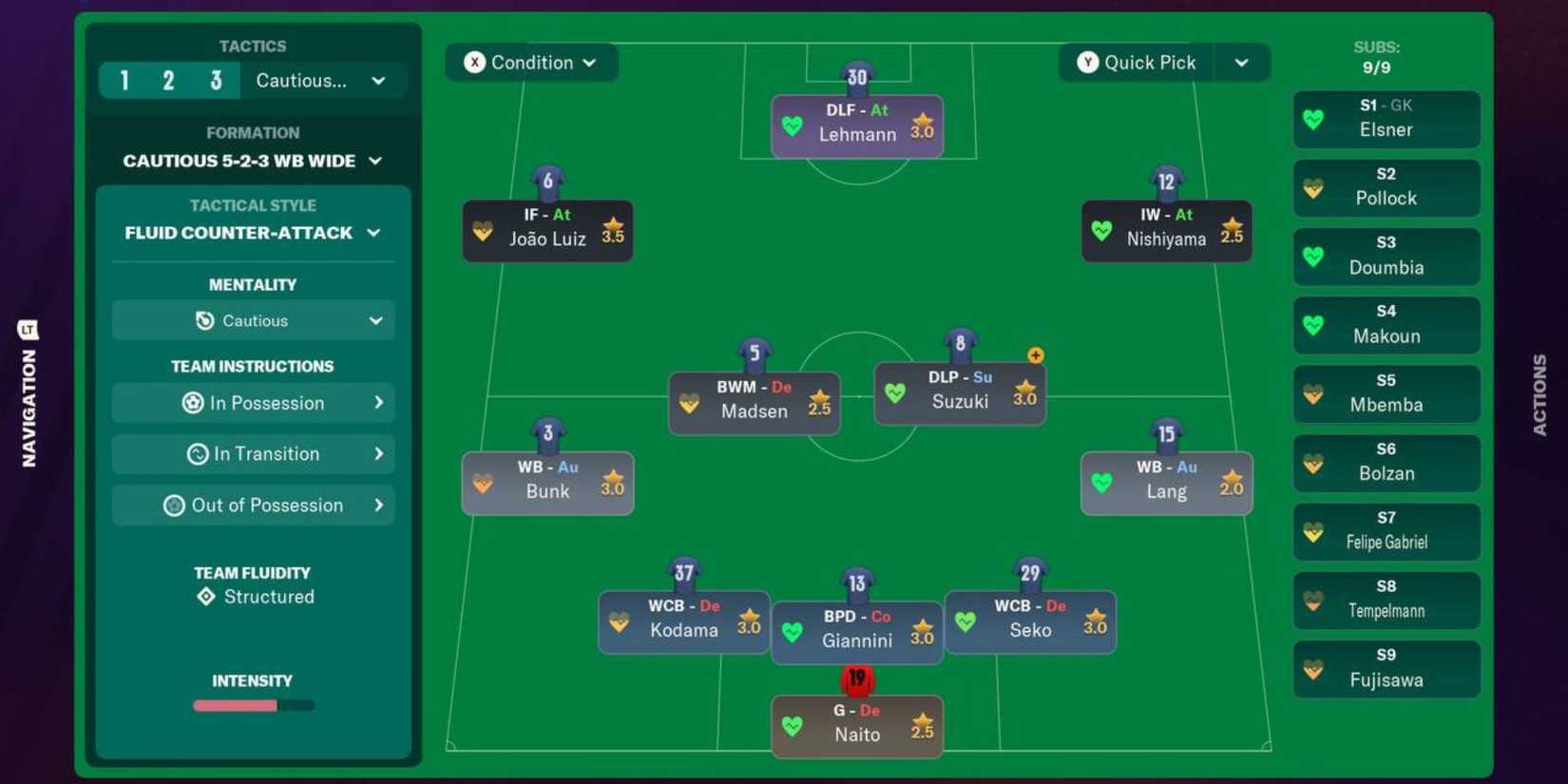Select substitute goalkeeper Elsner
Viewport: 1568px width, 784px height.
pos(1386,120)
